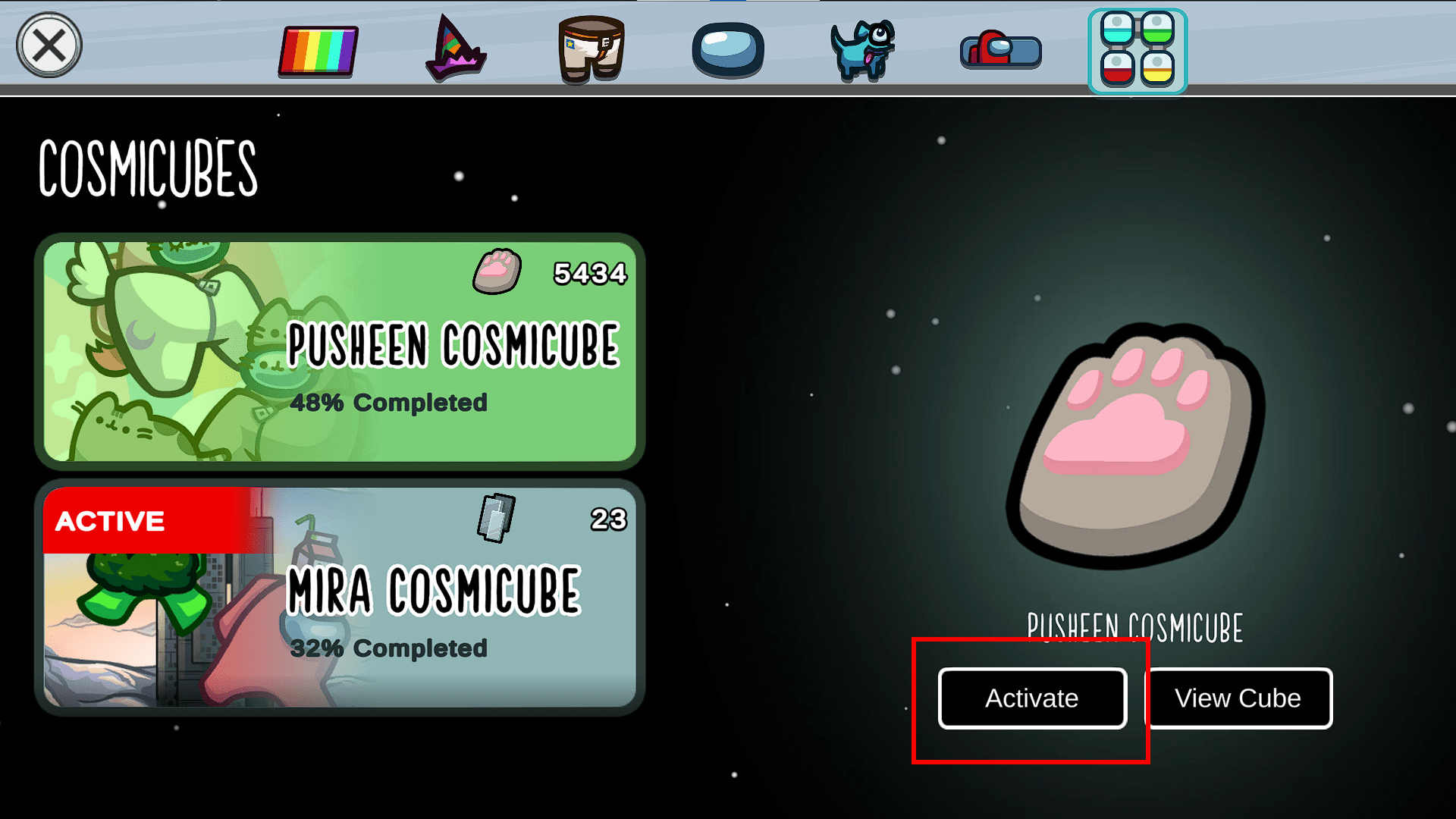This screenshot has height=819, width=1456.
Task: Activate the Pusheen Cosmicube
Action: pyautogui.click(x=1031, y=698)
